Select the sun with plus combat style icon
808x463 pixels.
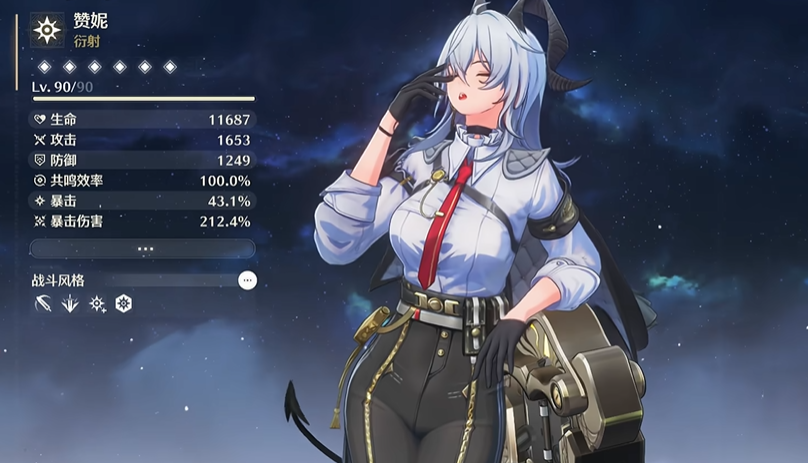click(97, 304)
